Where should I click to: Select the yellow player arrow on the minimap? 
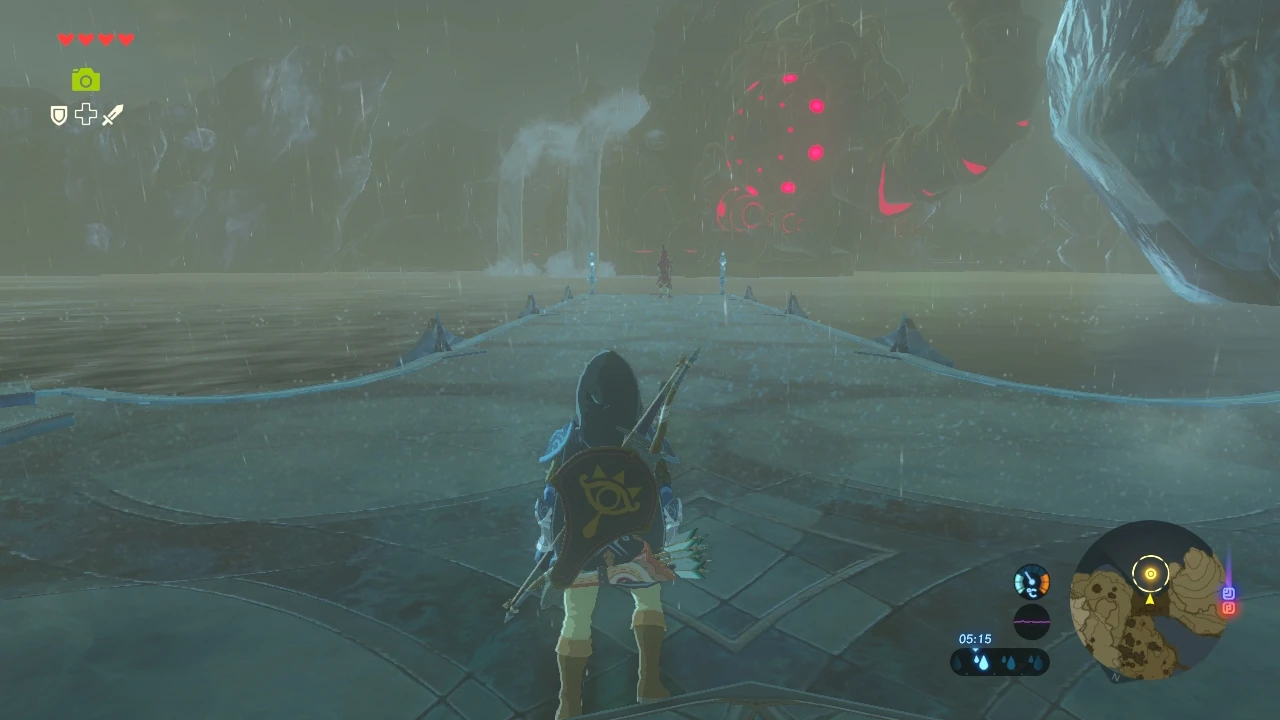[x=1150, y=600]
